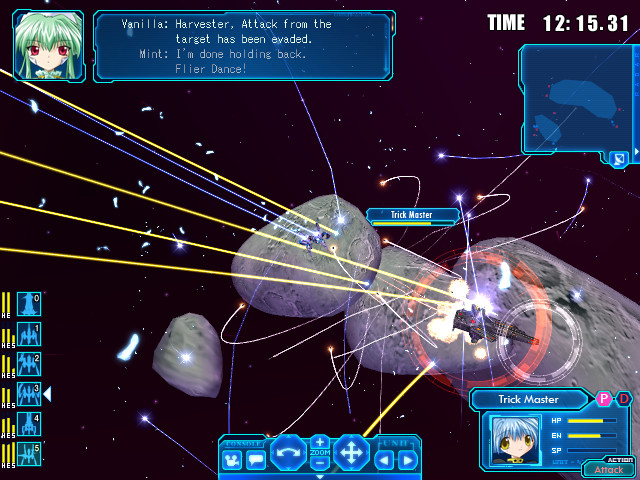Toggle the pink P mode button

(604, 399)
